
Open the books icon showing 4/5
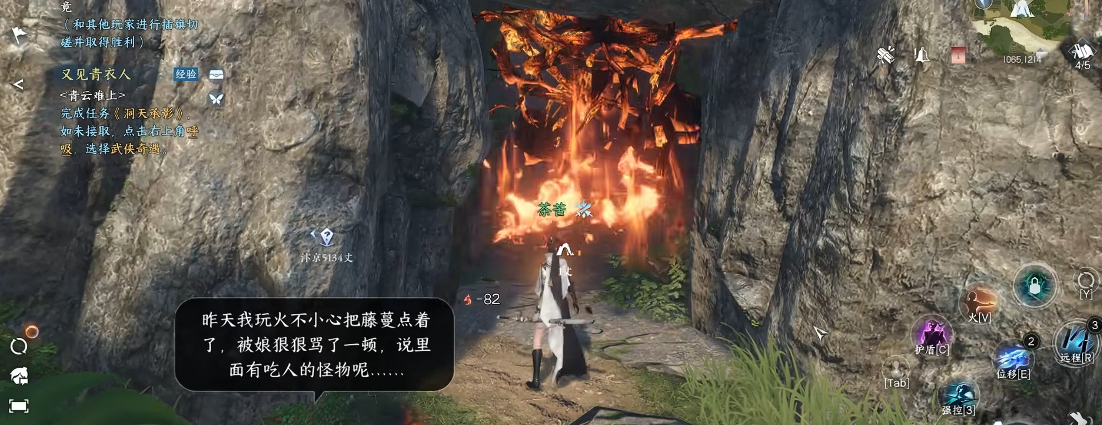1082,52
